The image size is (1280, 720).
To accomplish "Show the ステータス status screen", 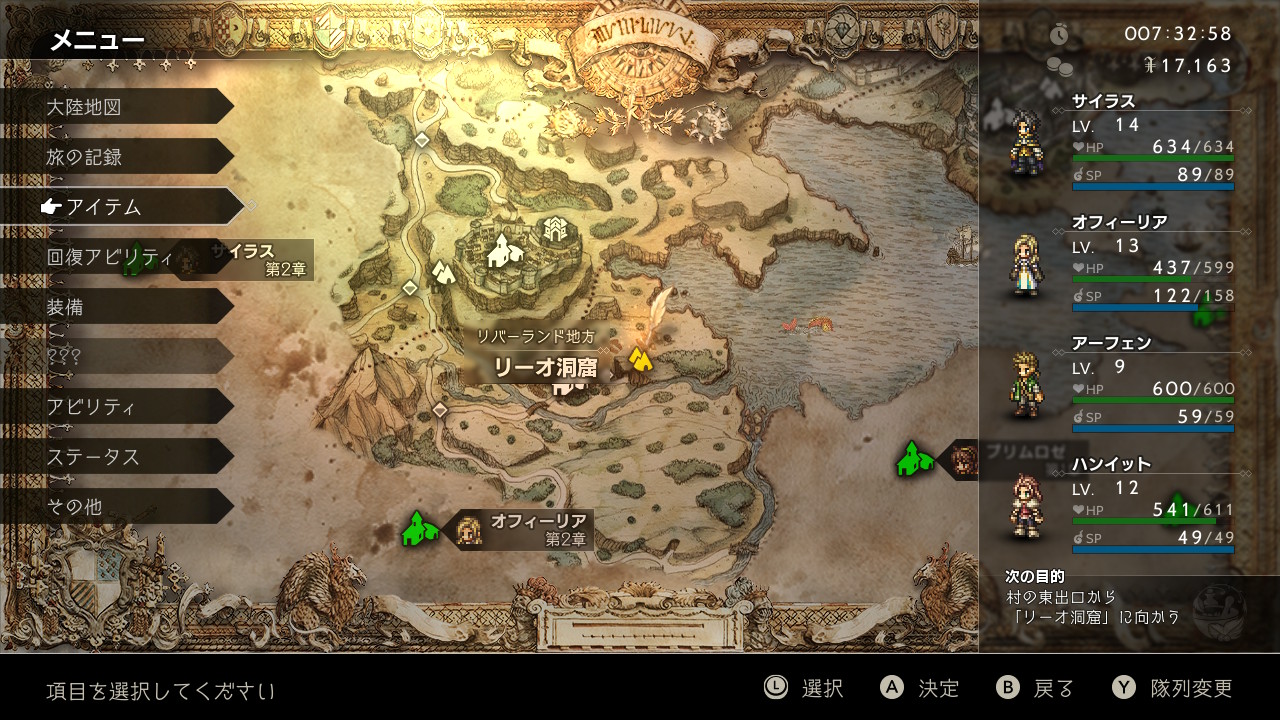I will 115,457.
